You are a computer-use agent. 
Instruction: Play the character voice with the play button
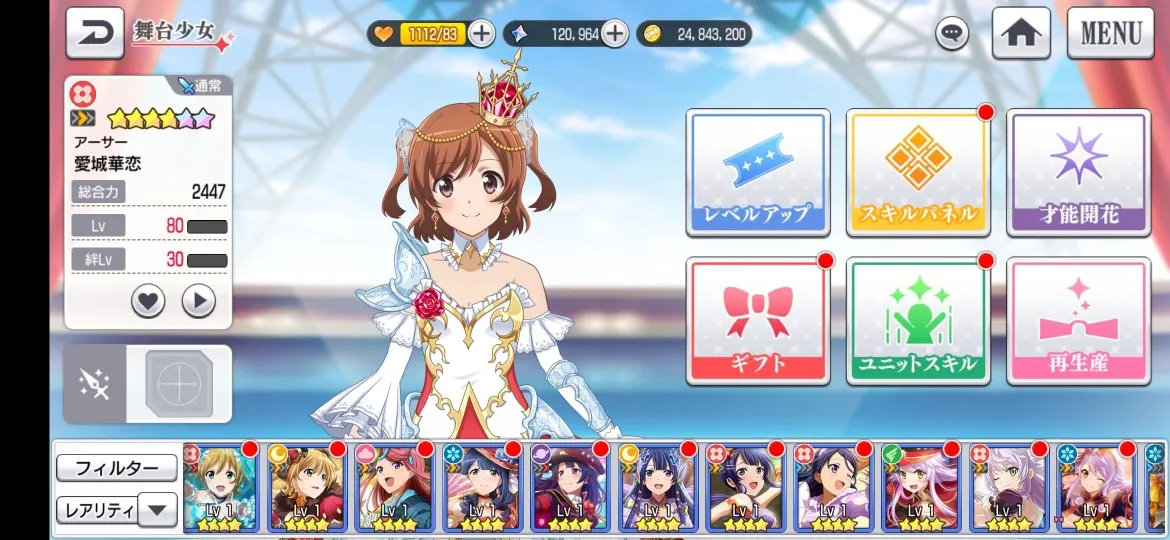(x=199, y=300)
